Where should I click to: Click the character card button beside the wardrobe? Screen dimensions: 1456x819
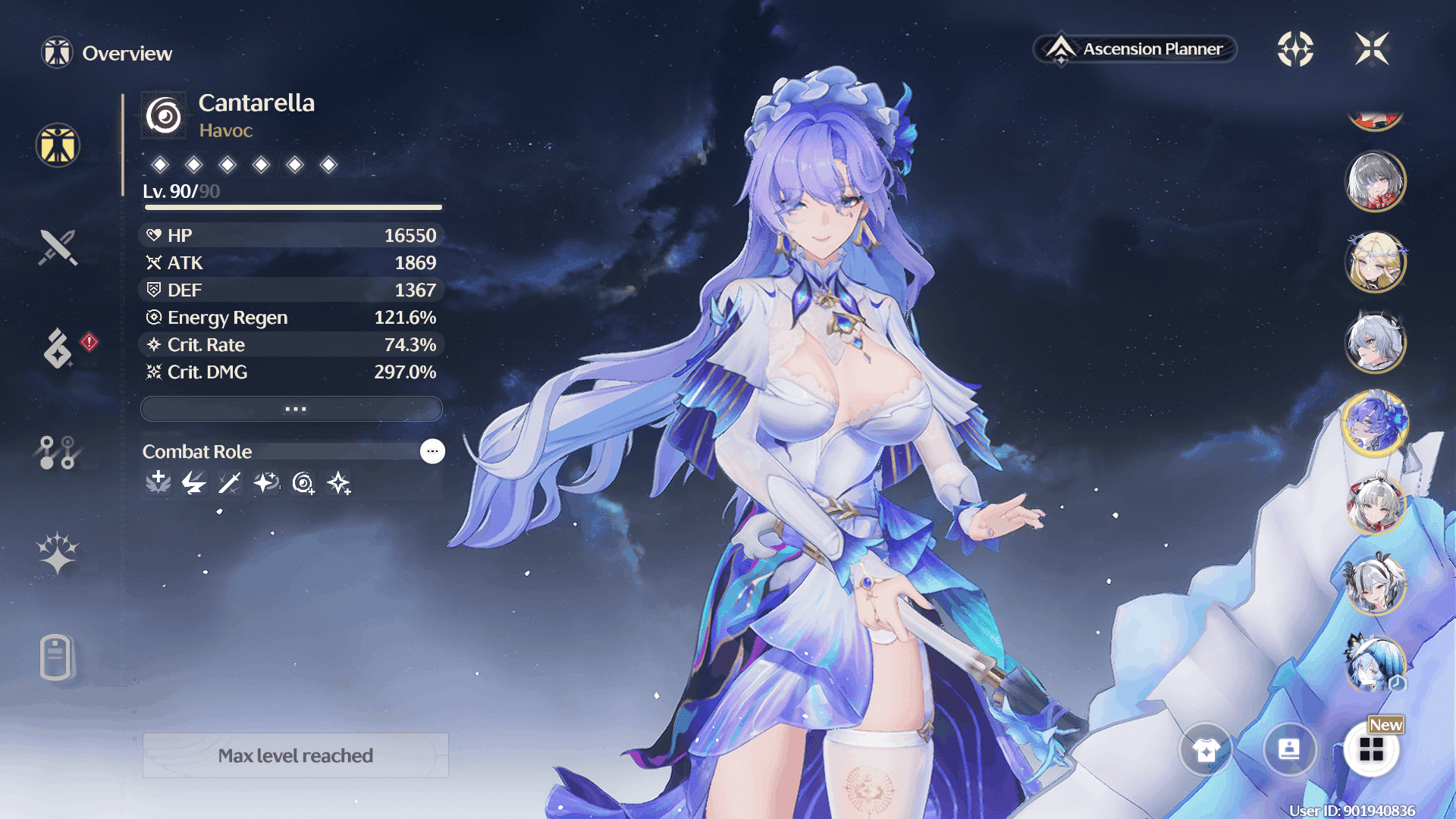point(1289,750)
